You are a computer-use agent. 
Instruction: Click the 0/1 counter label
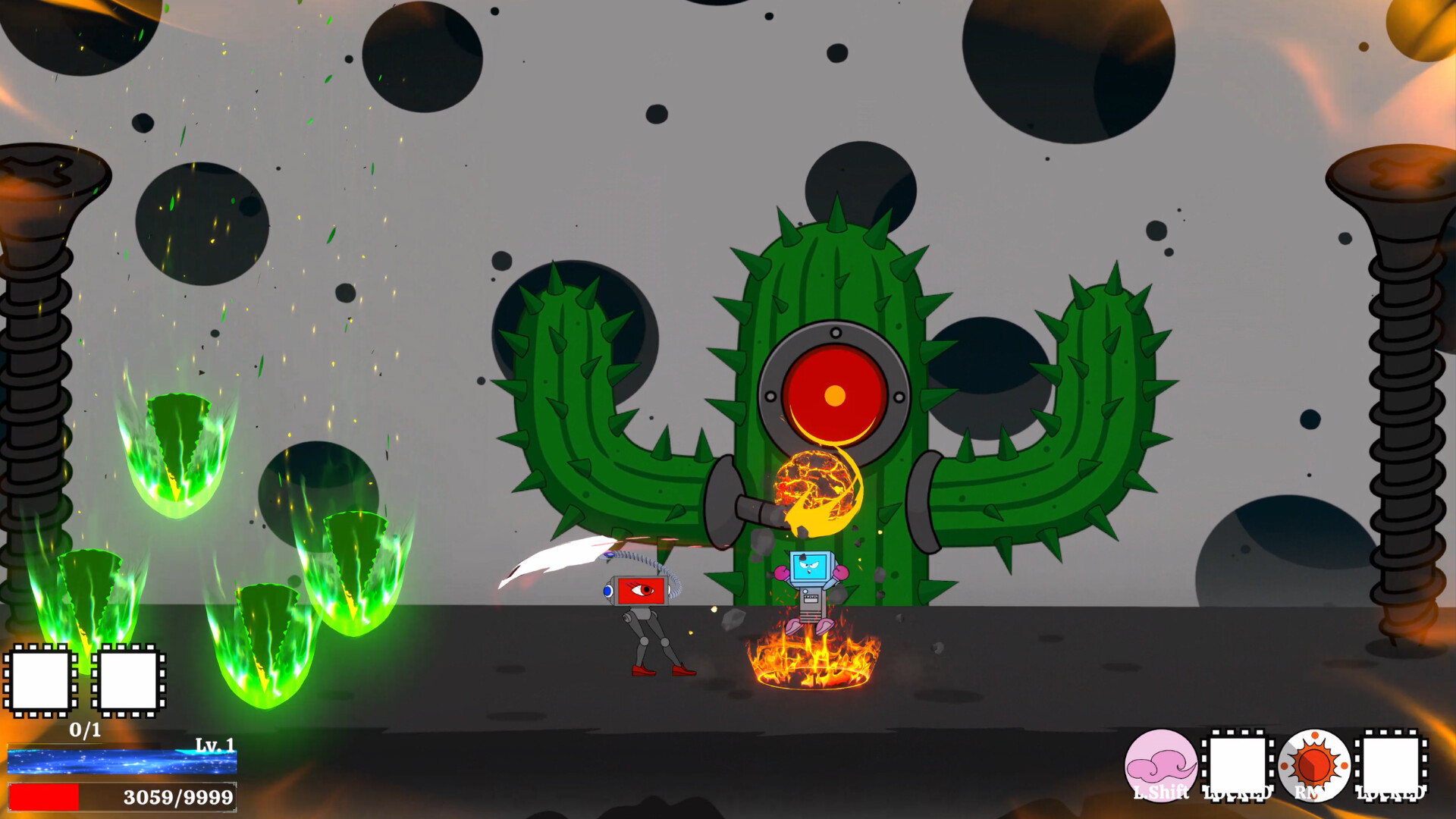(x=83, y=730)
